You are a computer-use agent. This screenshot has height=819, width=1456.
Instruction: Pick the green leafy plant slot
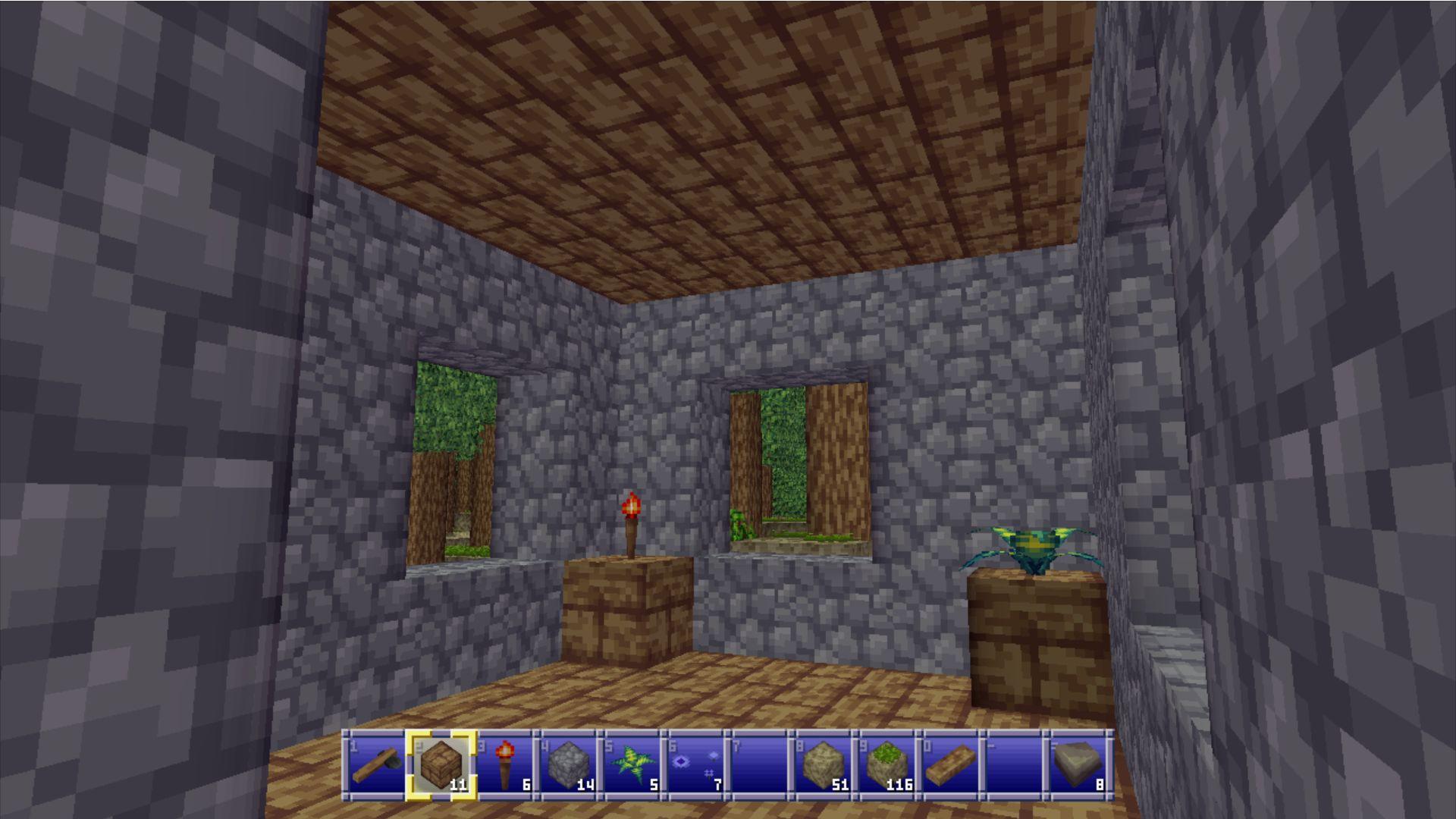click(x=634, y=764)
